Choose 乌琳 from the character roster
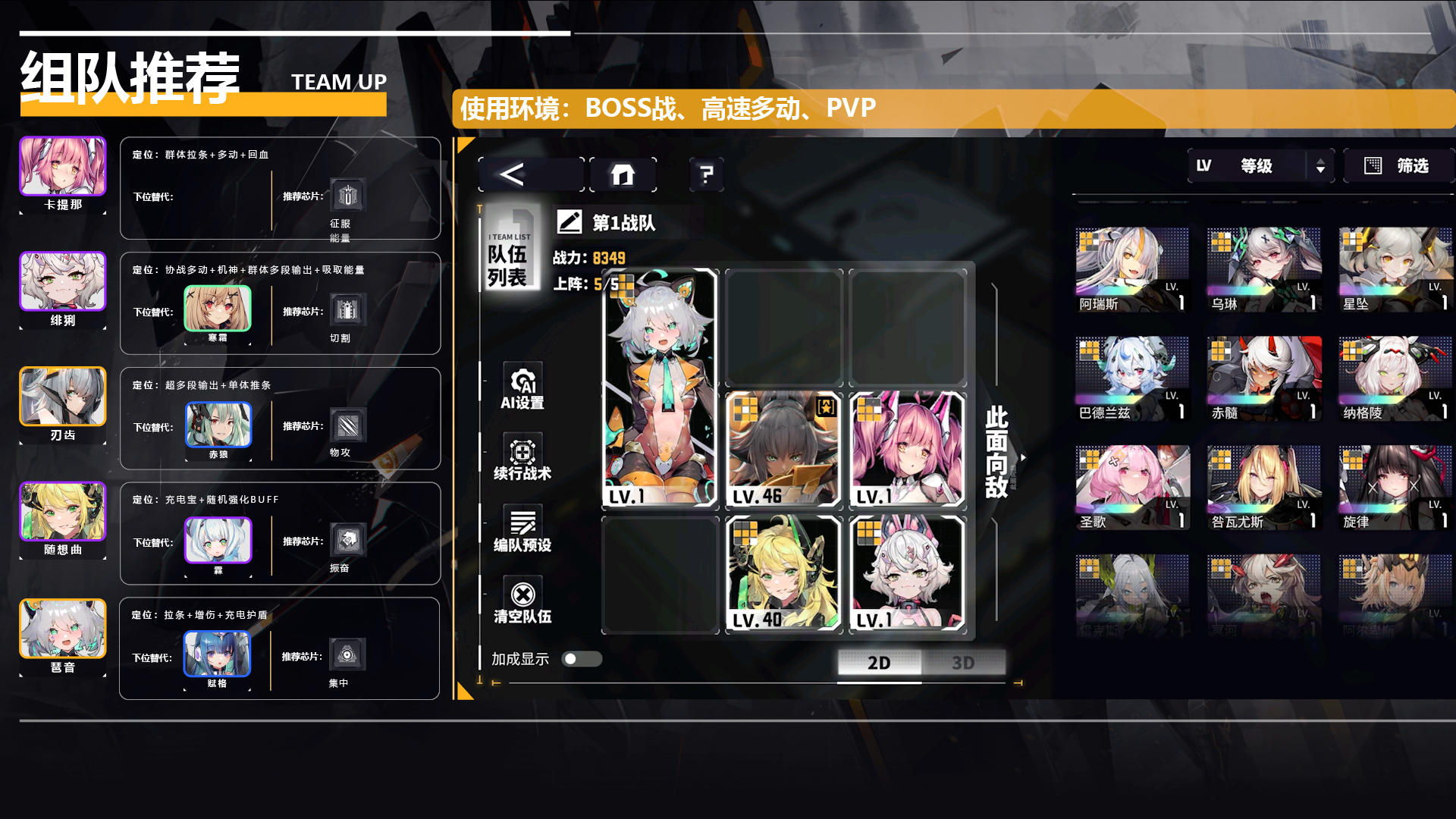 point(1263,270)
